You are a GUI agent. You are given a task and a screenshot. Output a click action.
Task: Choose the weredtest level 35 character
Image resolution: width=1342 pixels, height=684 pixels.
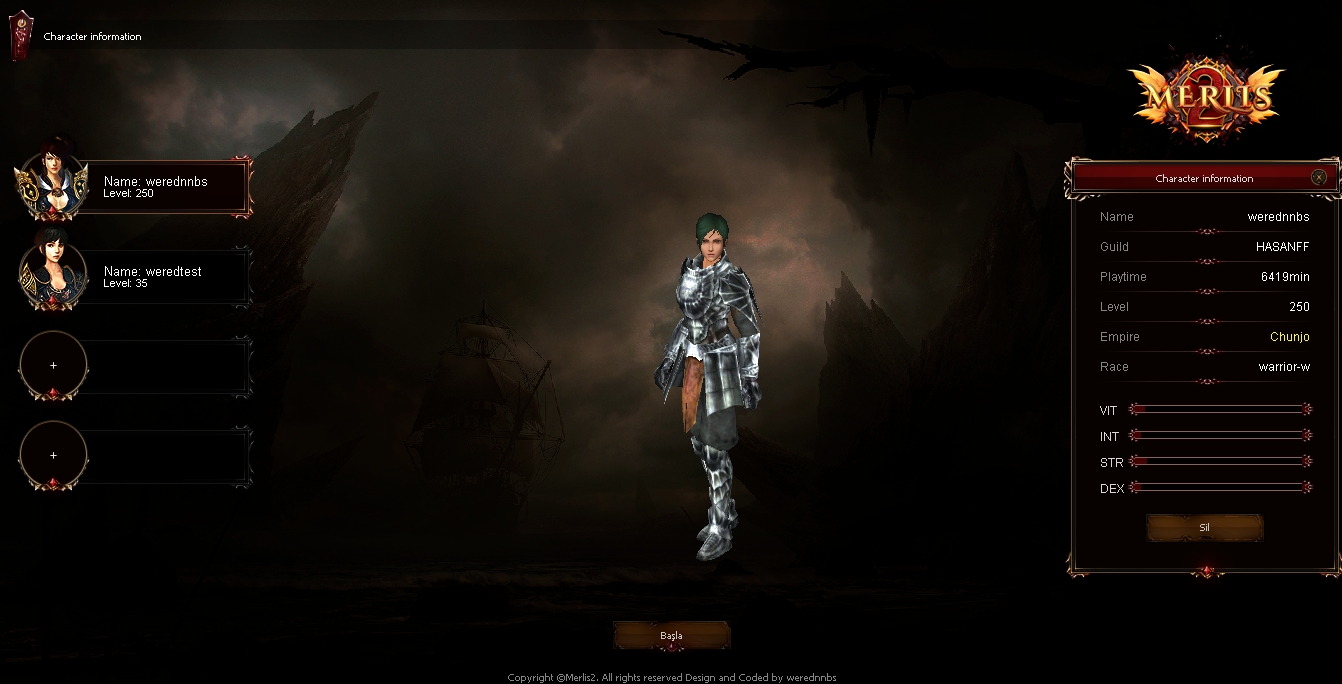[160, 277]
